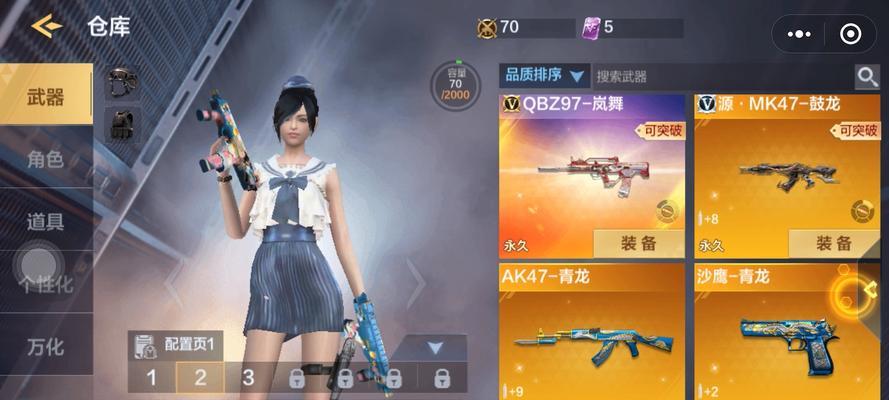Open the 品质排序 sort dropdown
The height and width of the screenshot is (400, 889).
[x=544, y=75]
